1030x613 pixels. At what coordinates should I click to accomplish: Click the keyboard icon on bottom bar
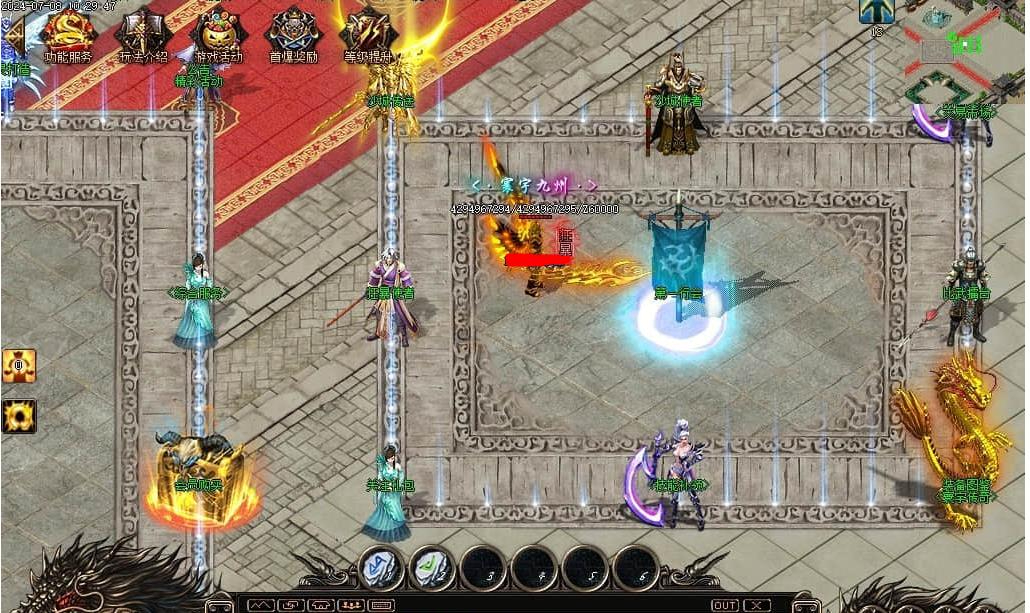(381, 605)
